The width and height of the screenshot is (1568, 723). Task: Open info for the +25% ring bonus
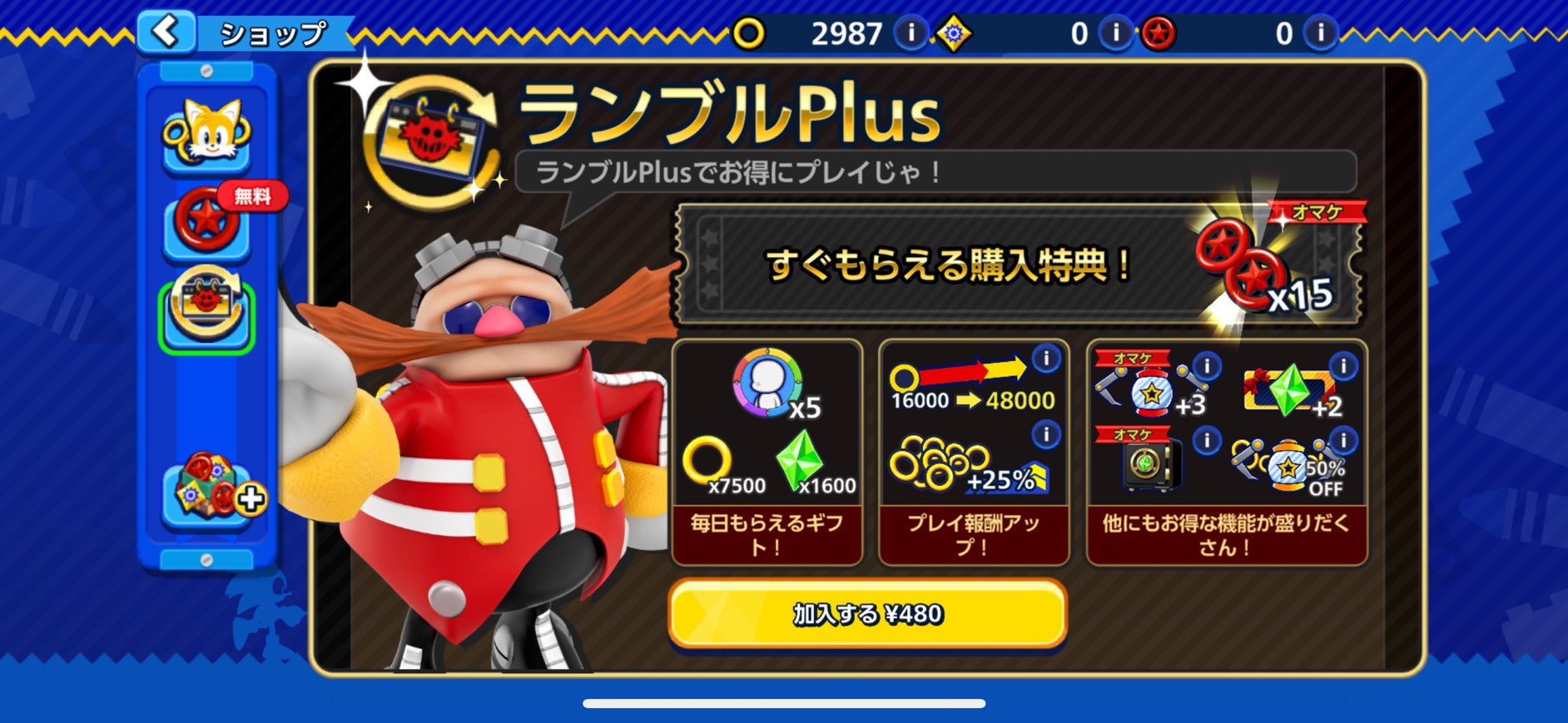1047,433
